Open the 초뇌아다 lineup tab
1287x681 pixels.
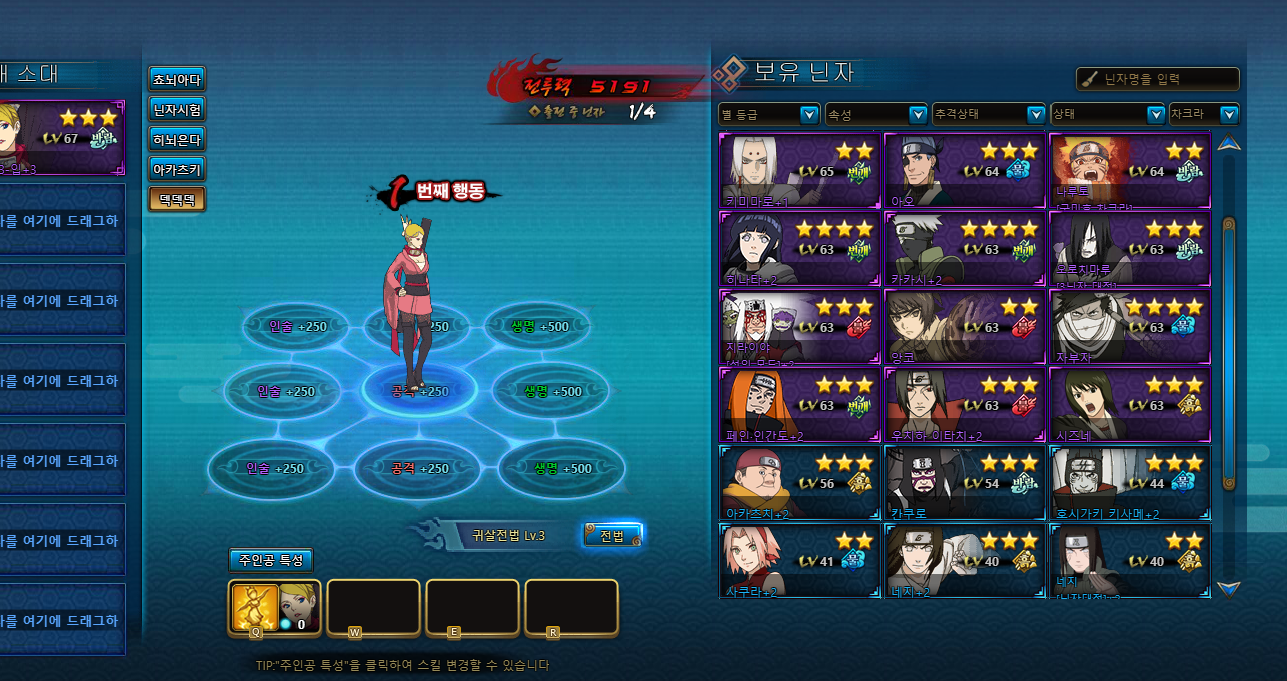(x=177, y=79)
